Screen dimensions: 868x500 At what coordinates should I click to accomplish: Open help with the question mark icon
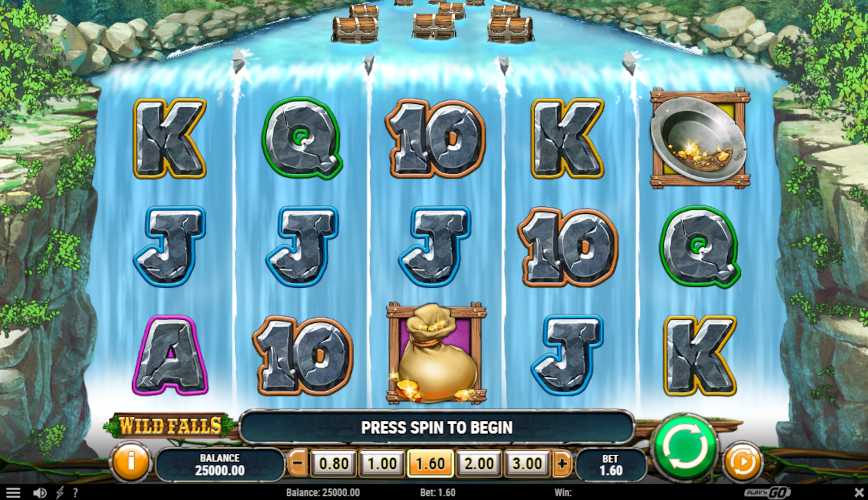tap(75, 492)
